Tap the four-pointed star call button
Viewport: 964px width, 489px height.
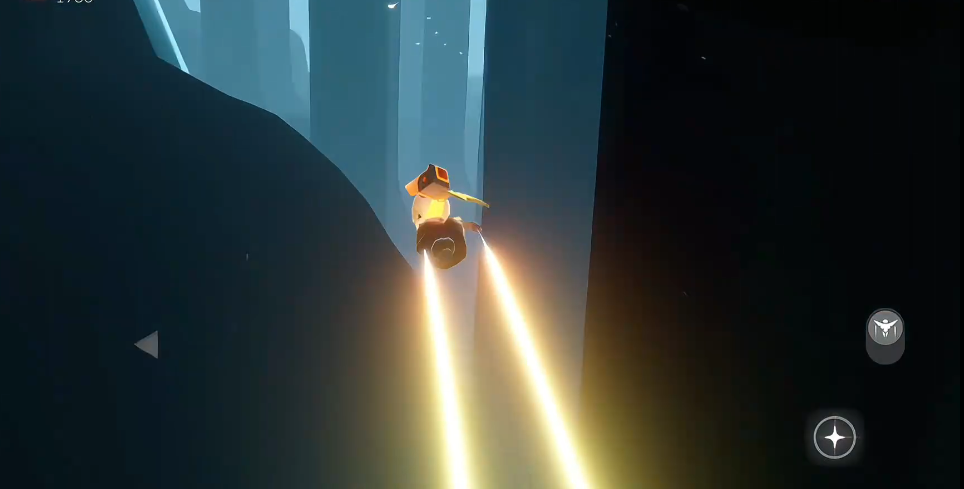834,437
